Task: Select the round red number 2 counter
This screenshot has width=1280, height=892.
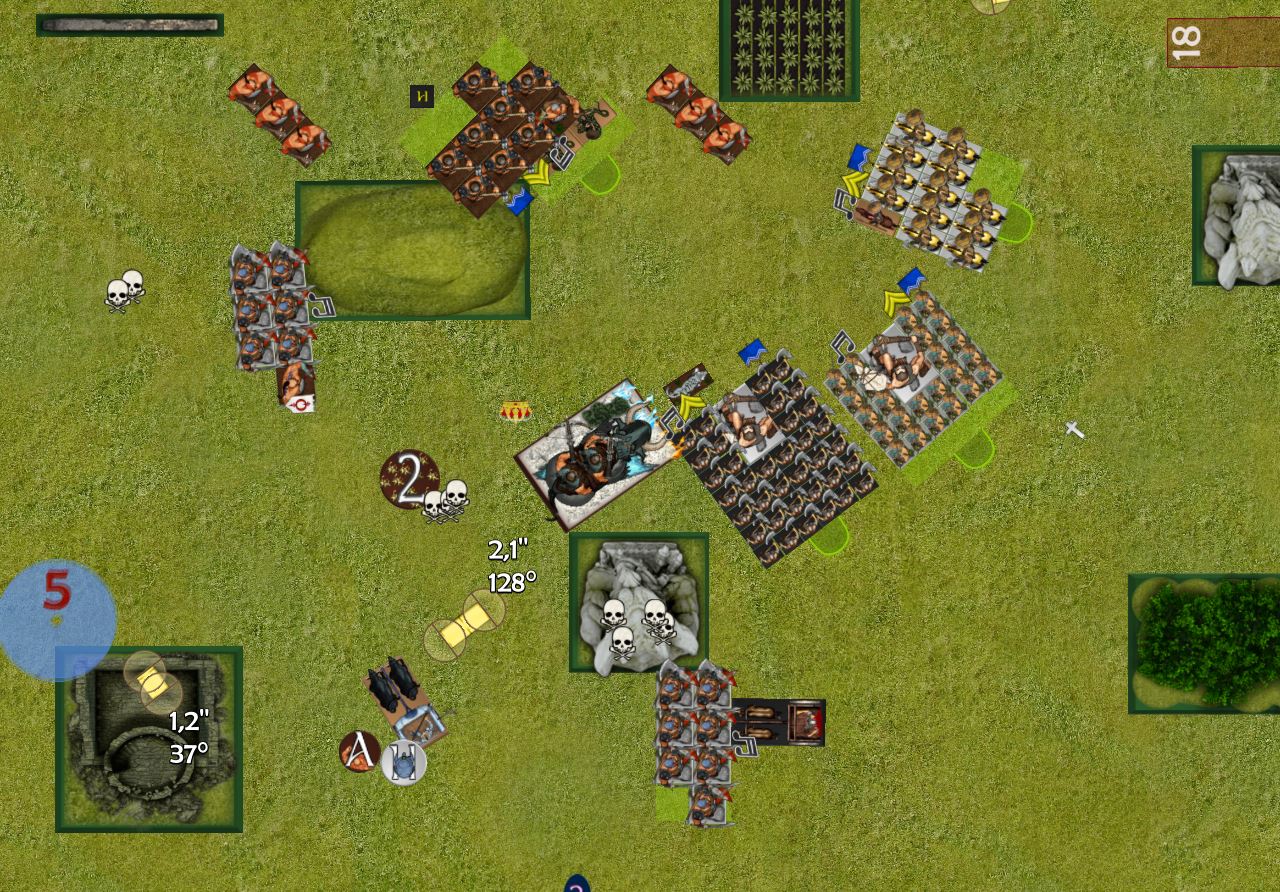Action: (x=409, y=480)
